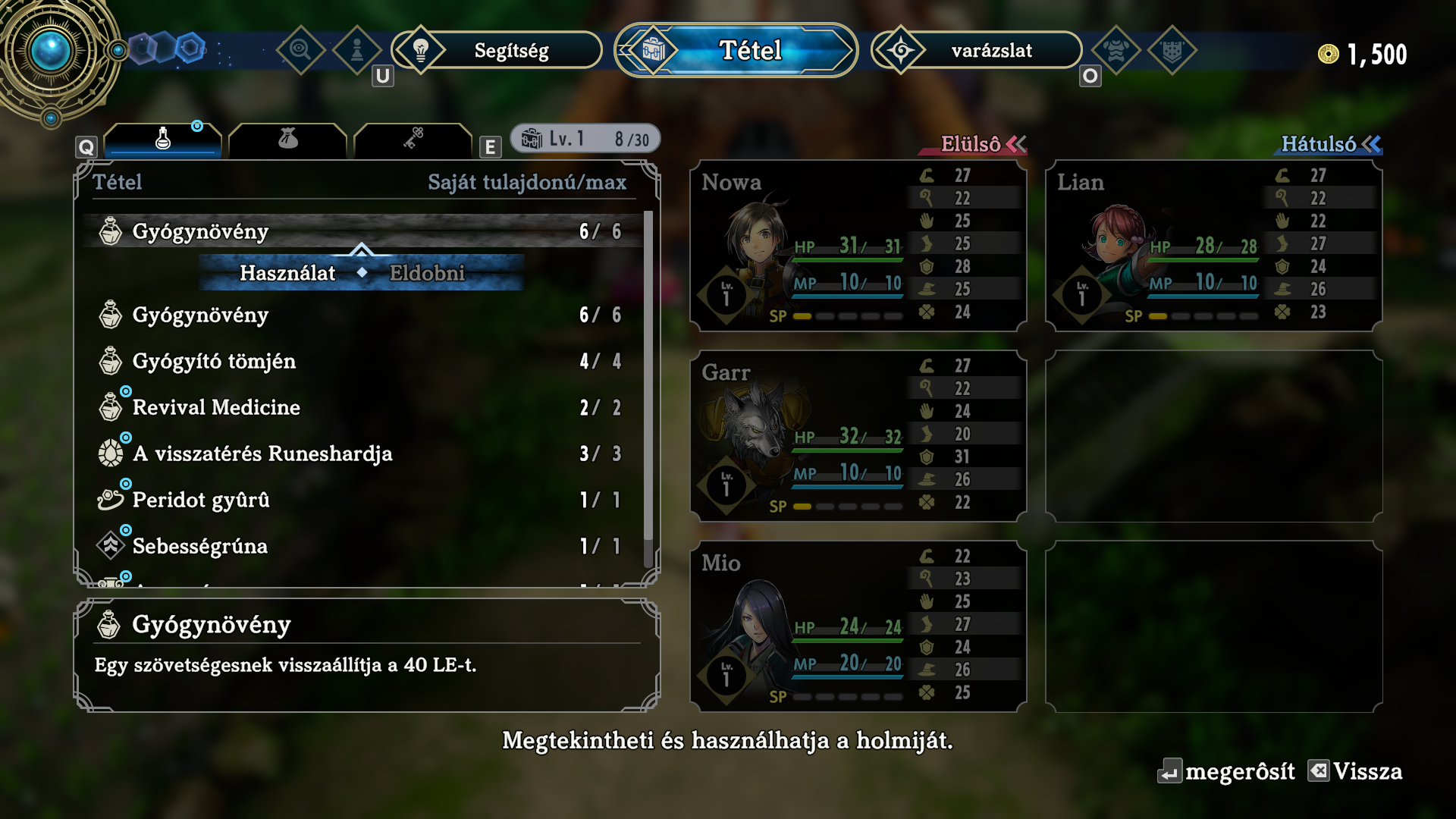This screenshot has height=819, width=1456.
Task: Select the Gyógyító tömjén item row
Action: 360,362
